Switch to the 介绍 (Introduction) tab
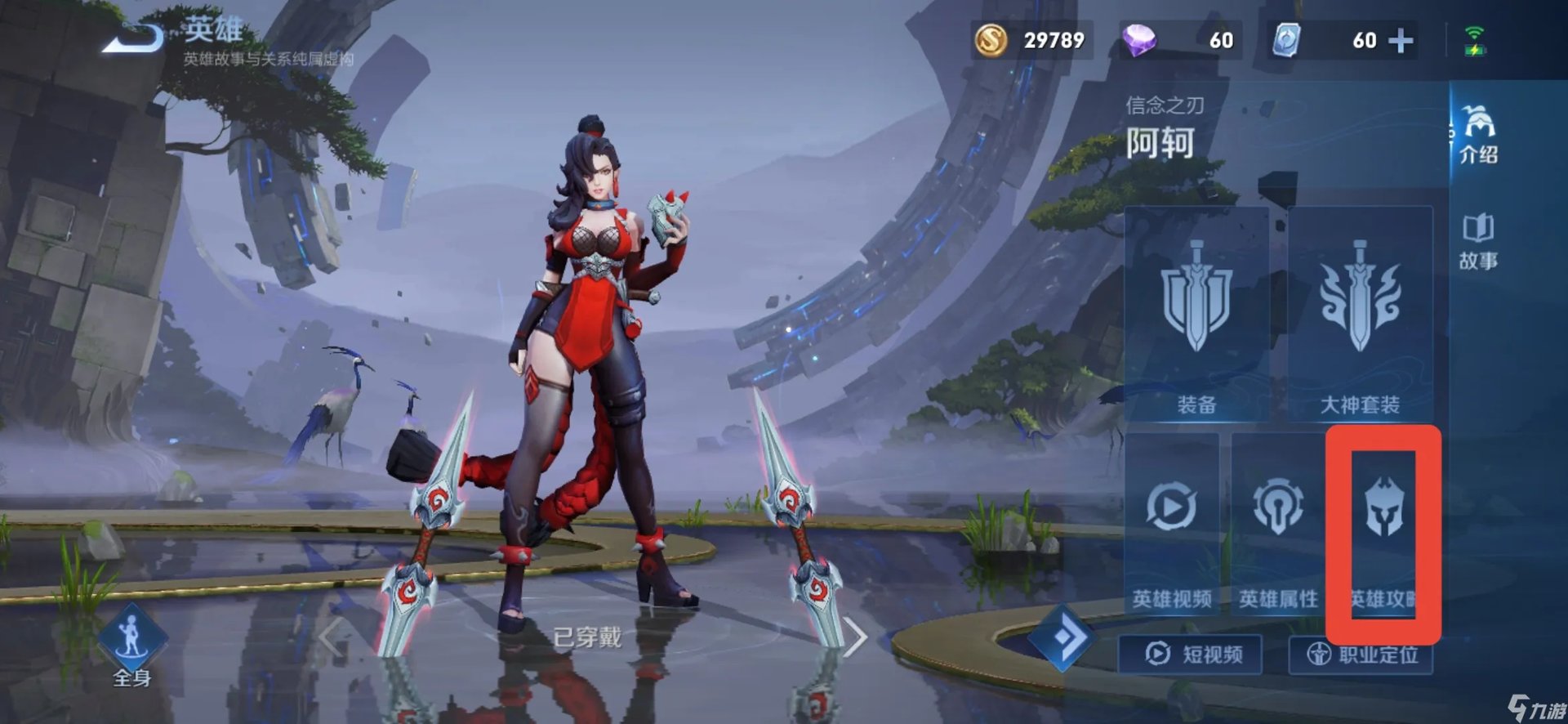 coord(1481,139)
